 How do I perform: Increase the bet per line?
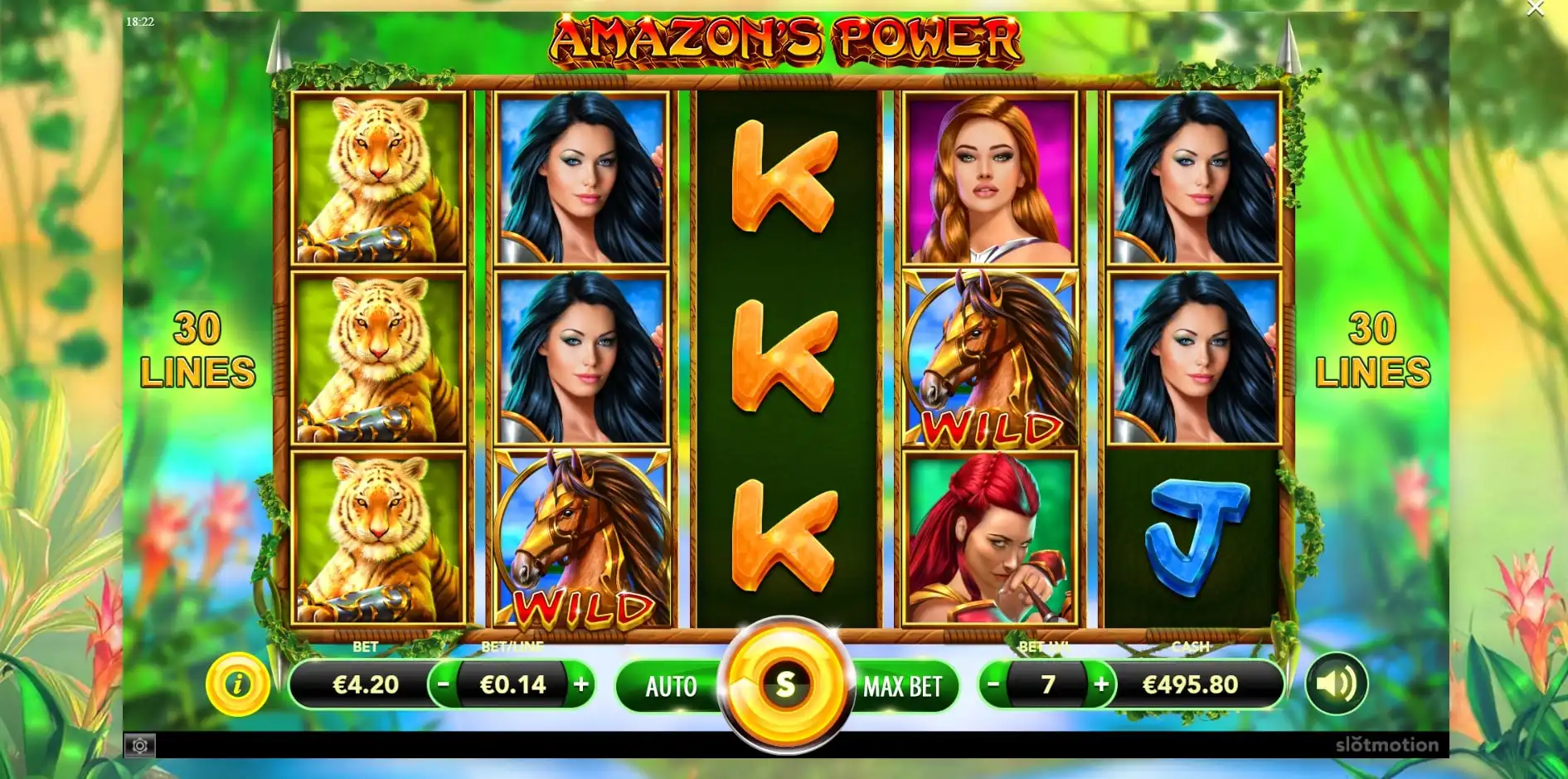(x=581, y=684)
